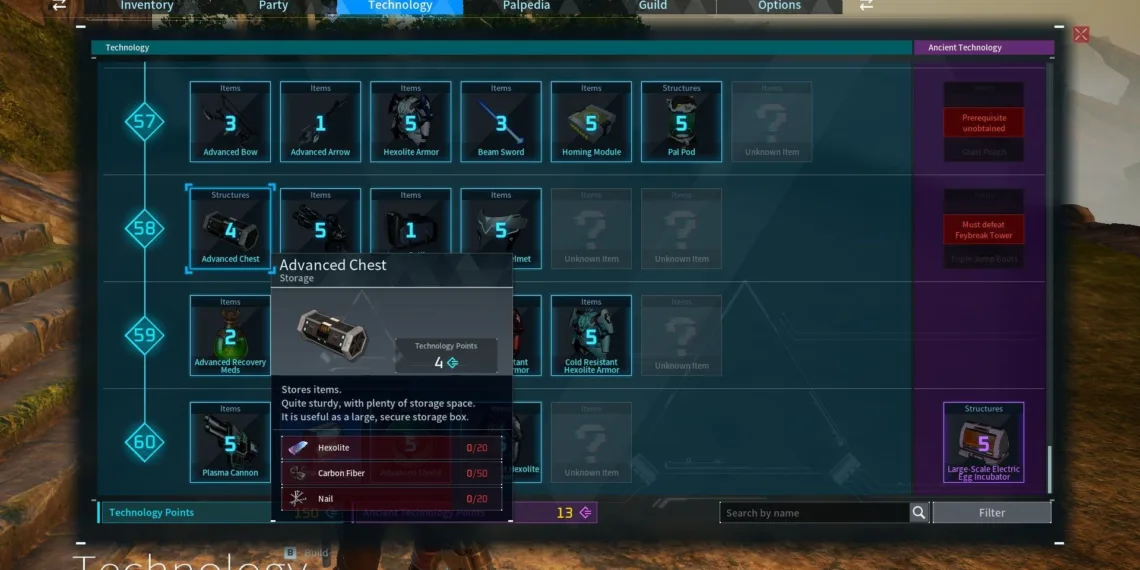Choose the Cold Resistant Hexolite Armor tile
This screenshot has width=1140, height=570.
[591, 335]
